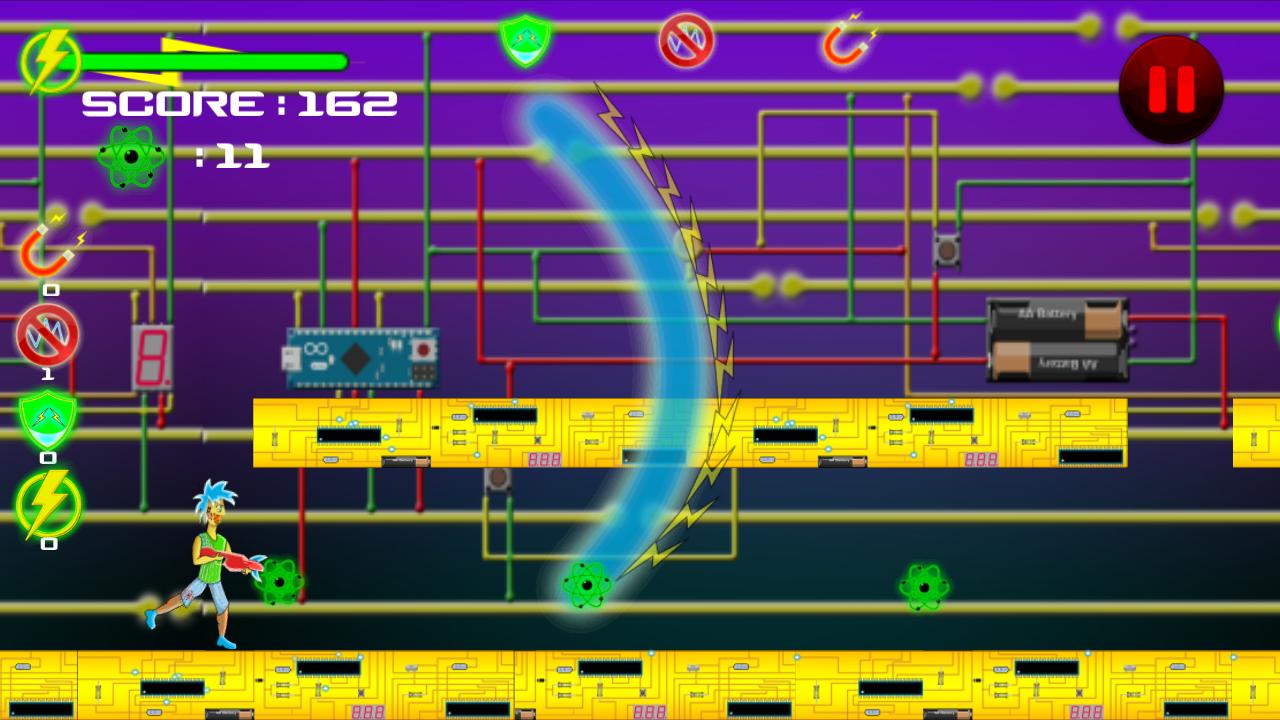The image size is (1280, 720).
Task: Click the atom icon under the score
Action: click(x=130, y=156)
